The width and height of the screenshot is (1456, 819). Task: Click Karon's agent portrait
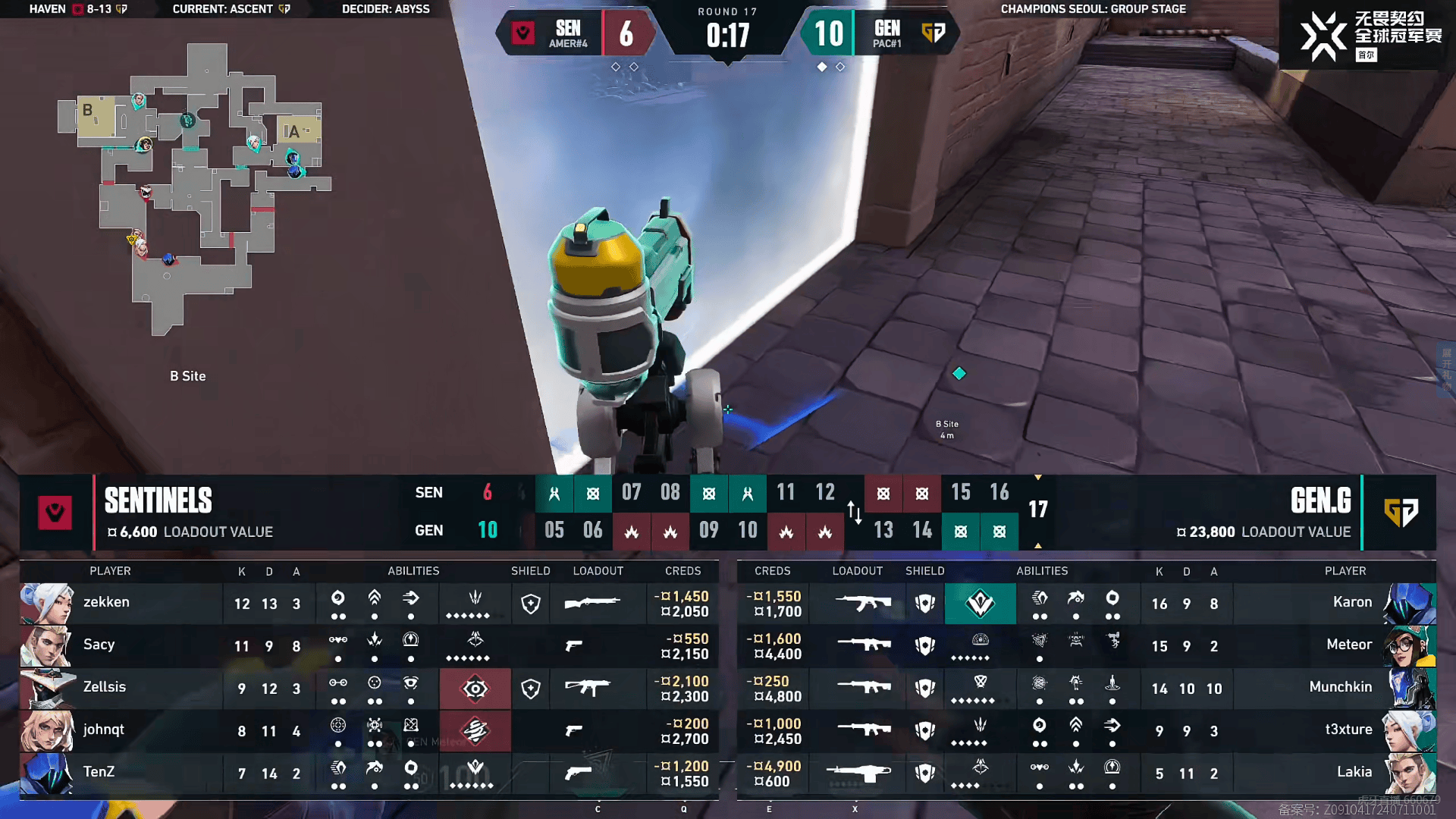tap(1409, 604)
